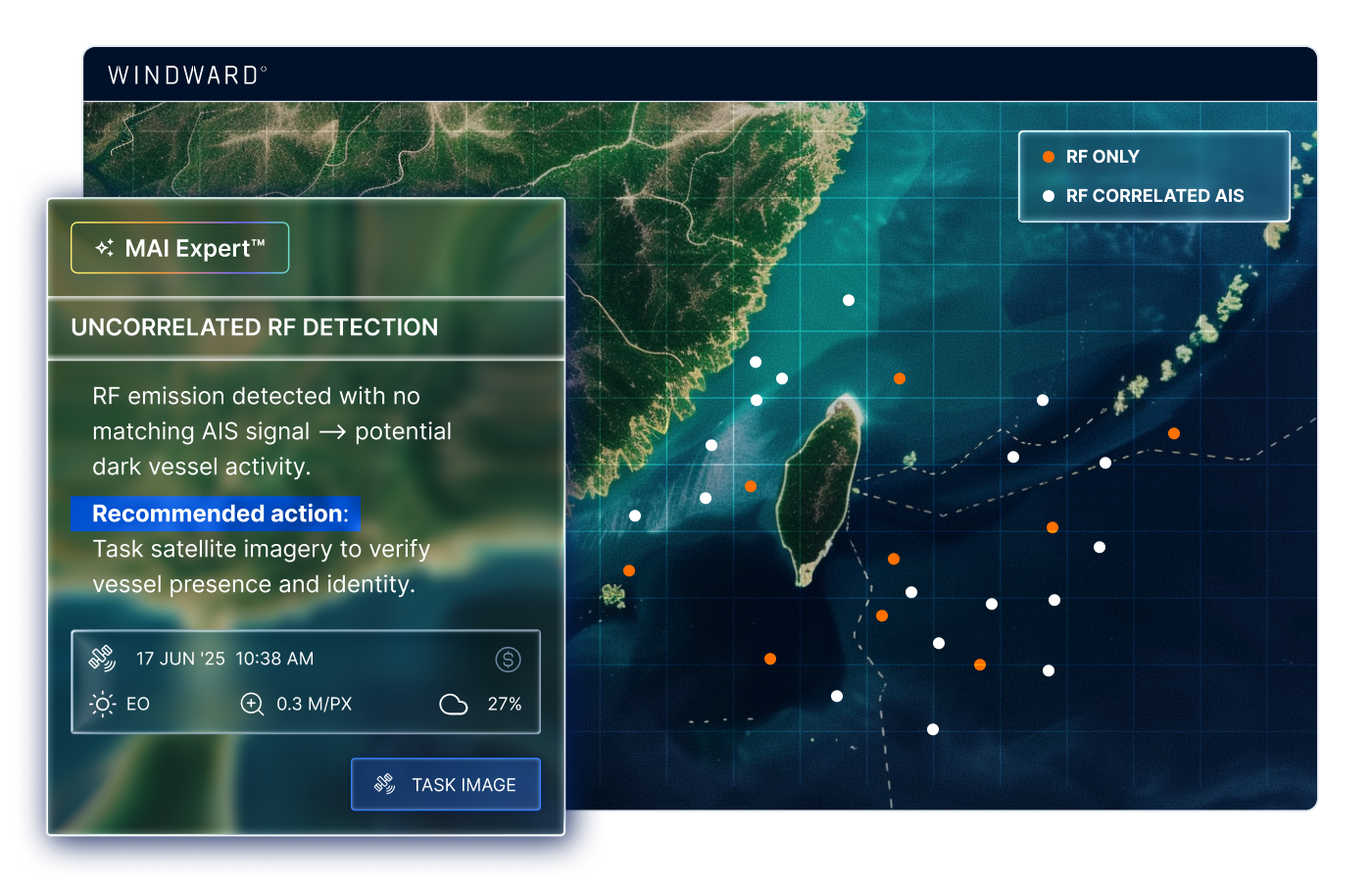The width and height of the screenshot is (1372, 882).
Task: Click the Windward logo
Action: pyautogui.click(x=184, y=74)
